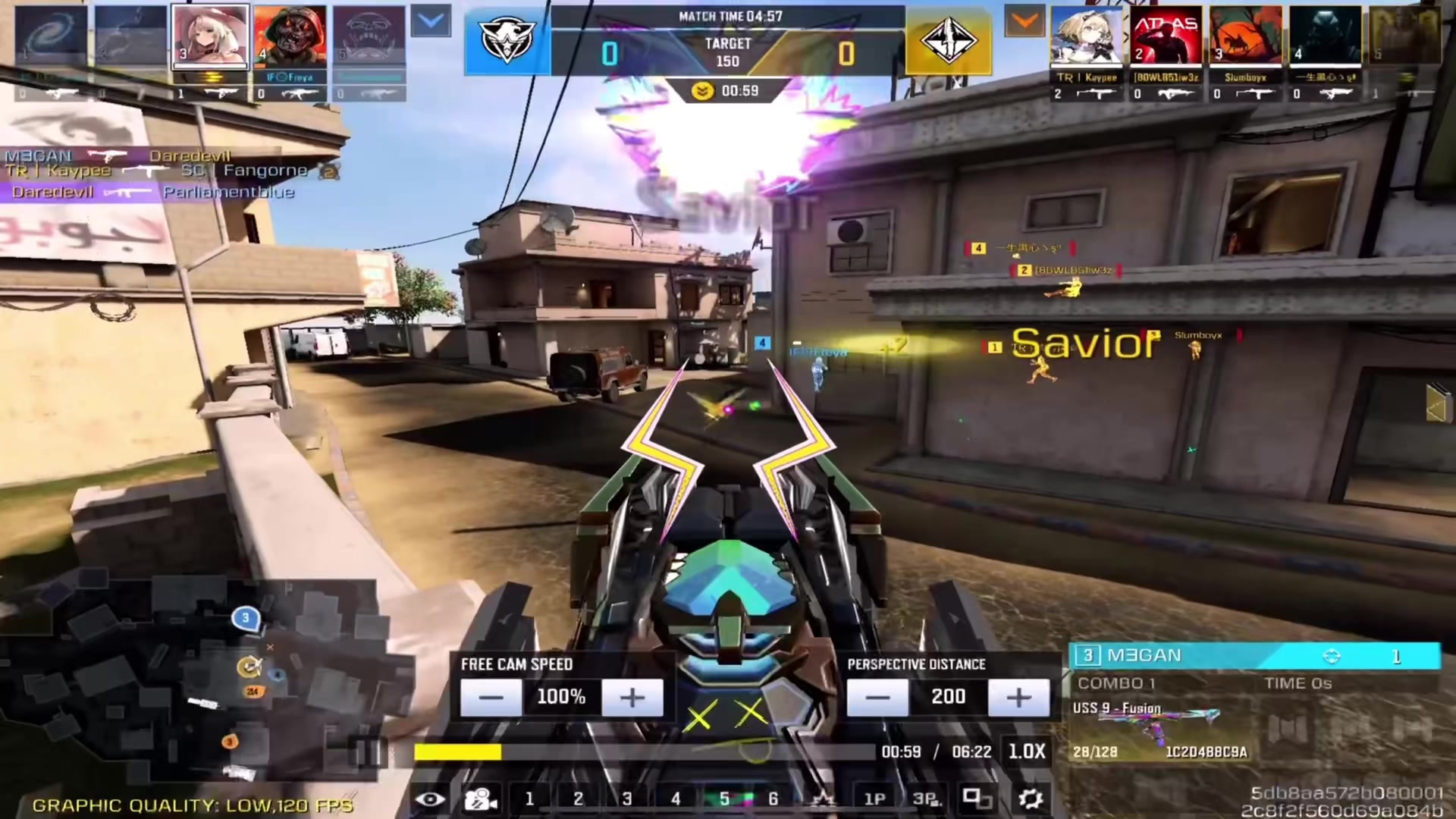Decrease the free cam speed

click(x=491, y=697)
